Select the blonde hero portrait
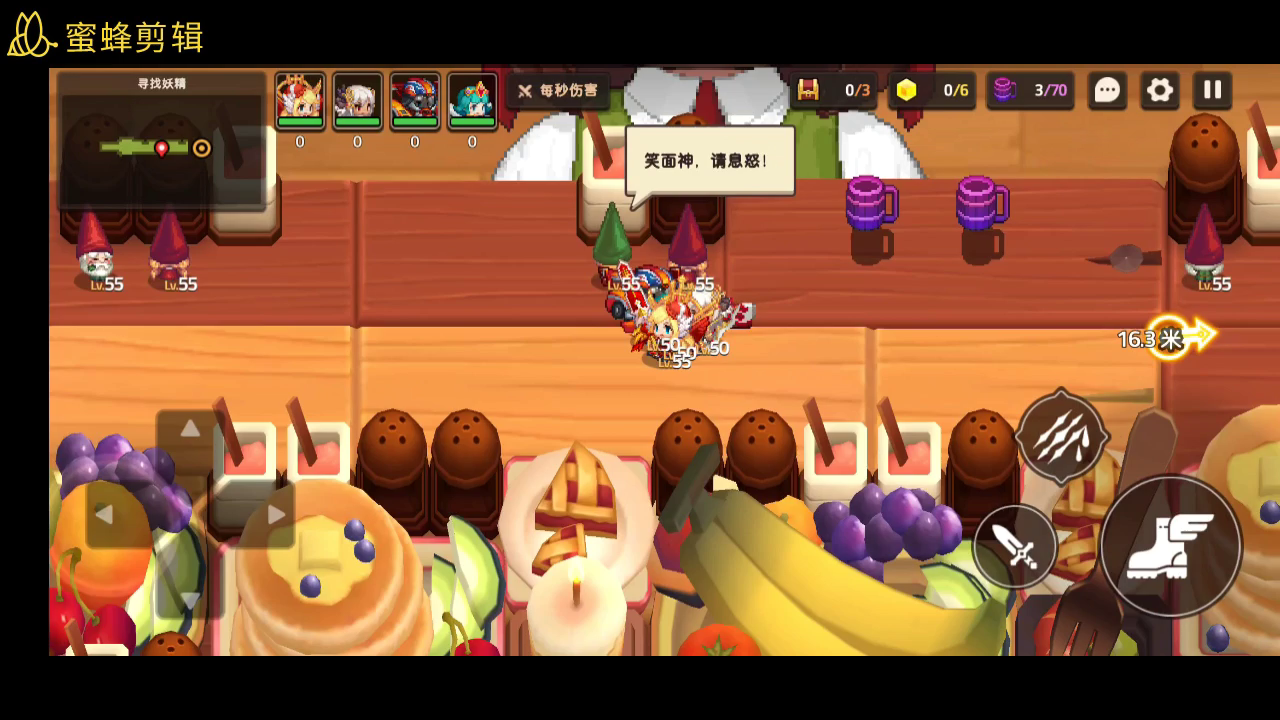The height and width of the screenshot is (720, 1280). [x=300, y=101]
